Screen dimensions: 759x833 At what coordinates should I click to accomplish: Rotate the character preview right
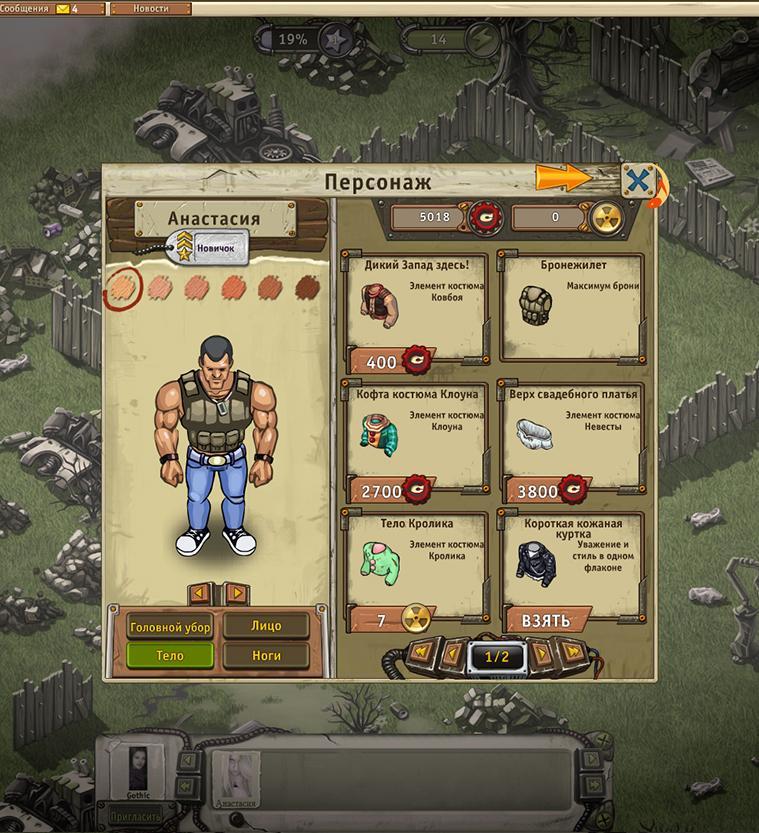(x=236, y=593)
